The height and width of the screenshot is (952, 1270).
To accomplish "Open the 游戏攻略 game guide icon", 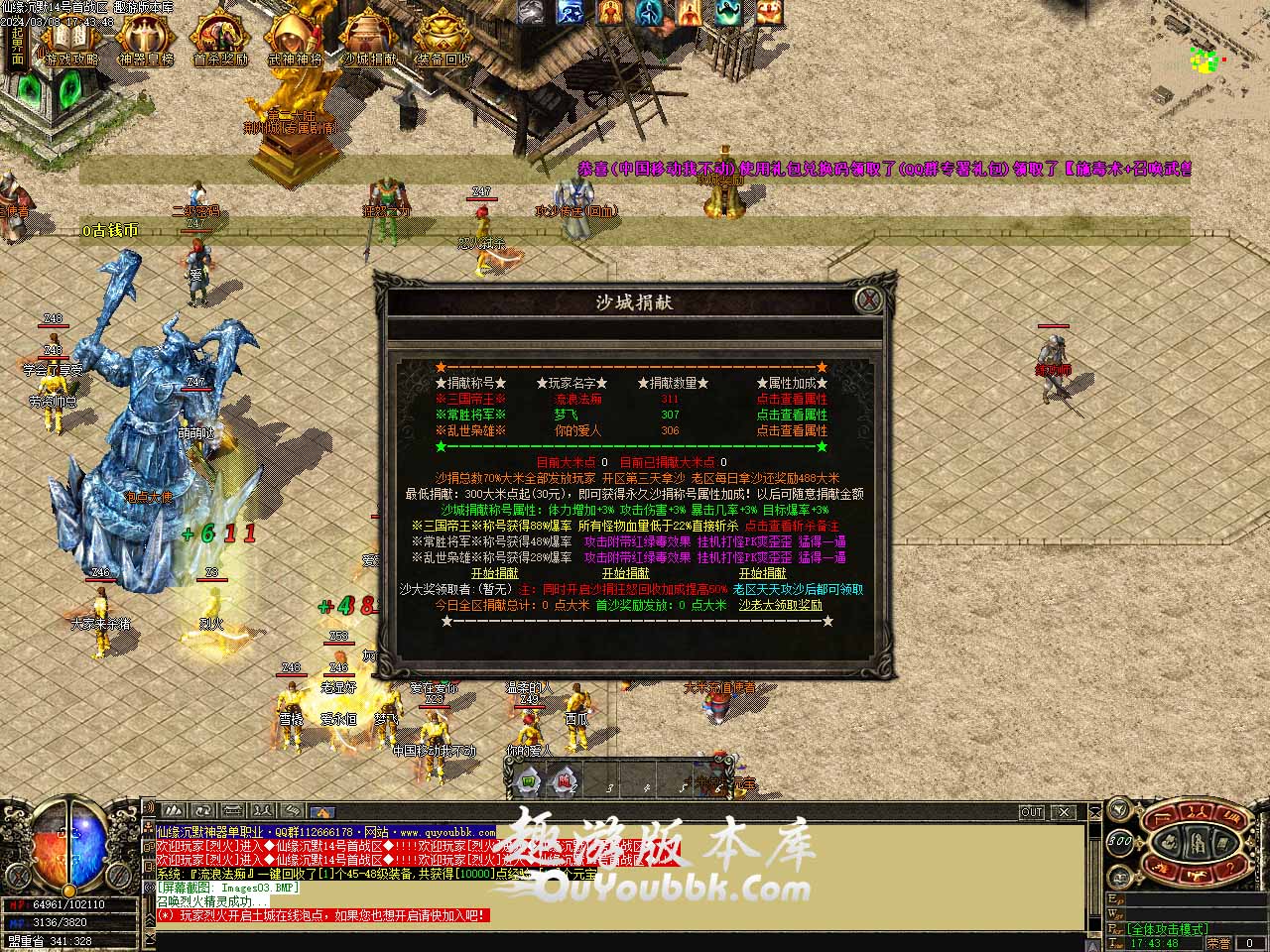I will pos(69,41).
